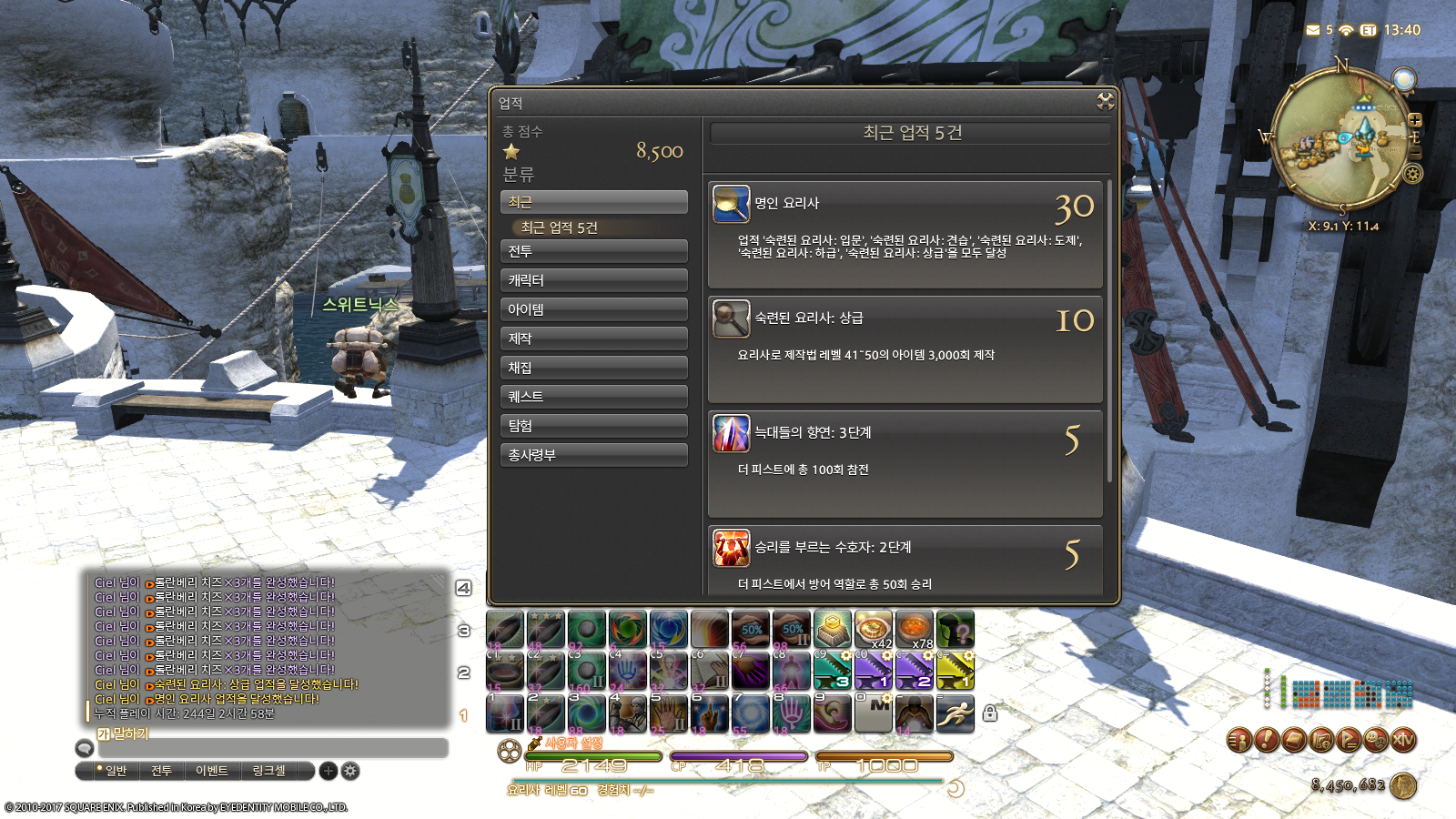The height and width of the screenshot is (819, 1456).
Task: Select the 퀘스트 achievement category
Action: point(593,397)
